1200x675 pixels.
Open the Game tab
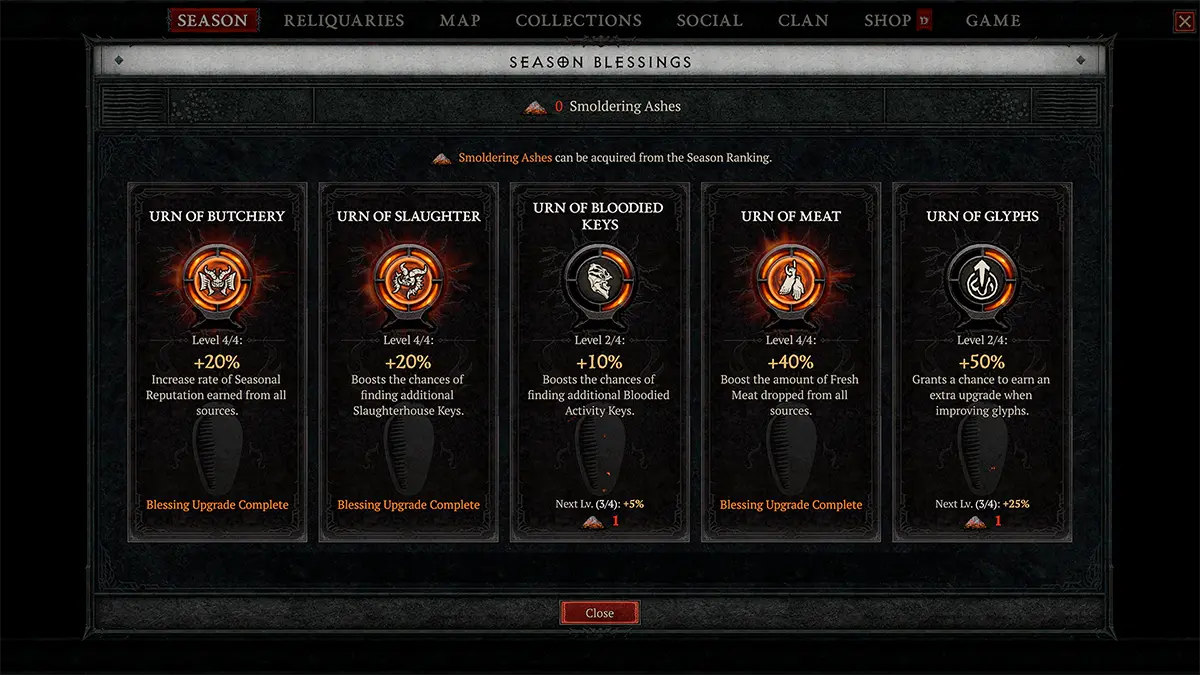pyautogui.click(x=994, y=20)
